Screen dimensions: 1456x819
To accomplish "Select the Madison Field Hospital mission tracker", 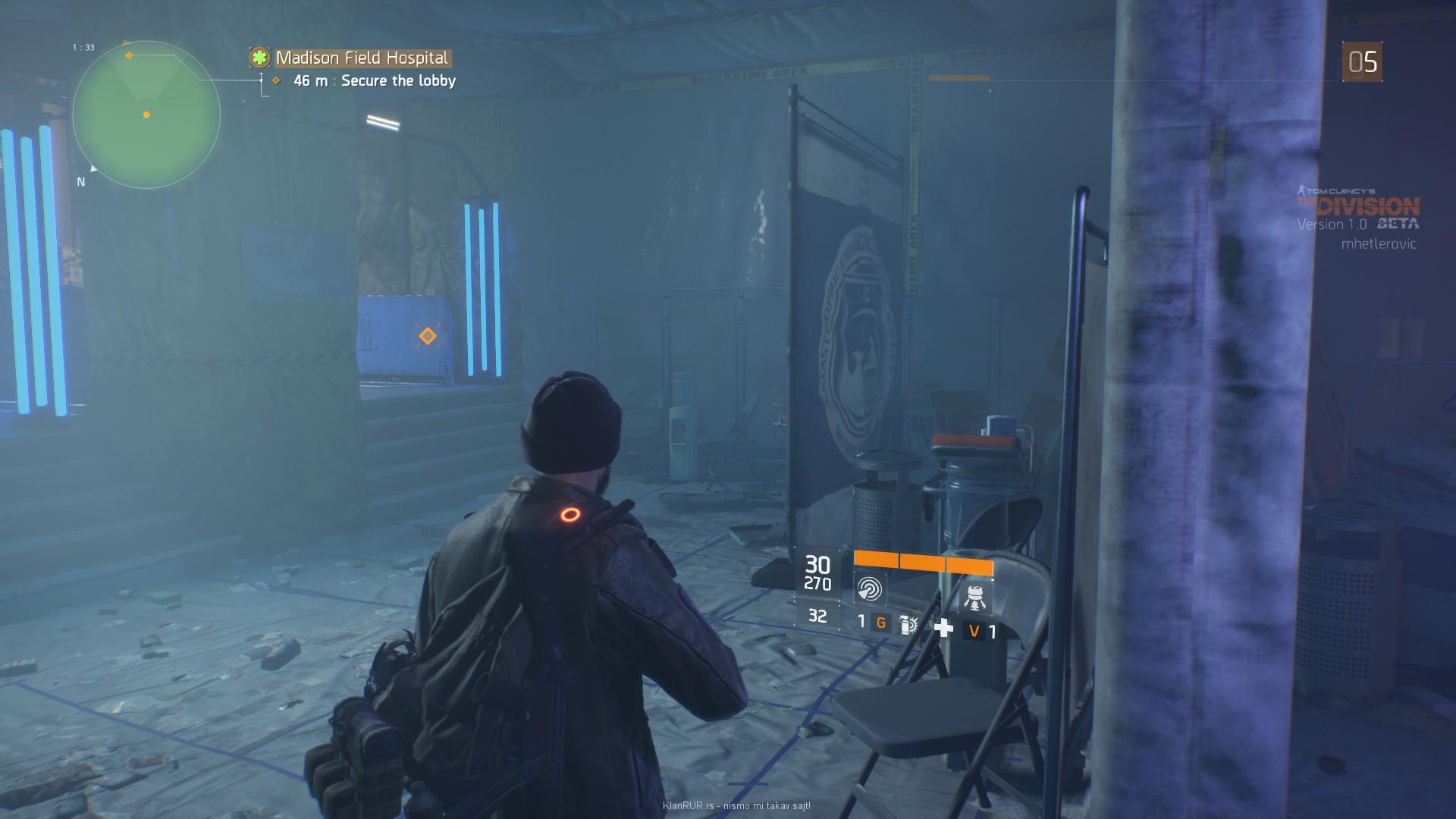I will tap(361, 58).
